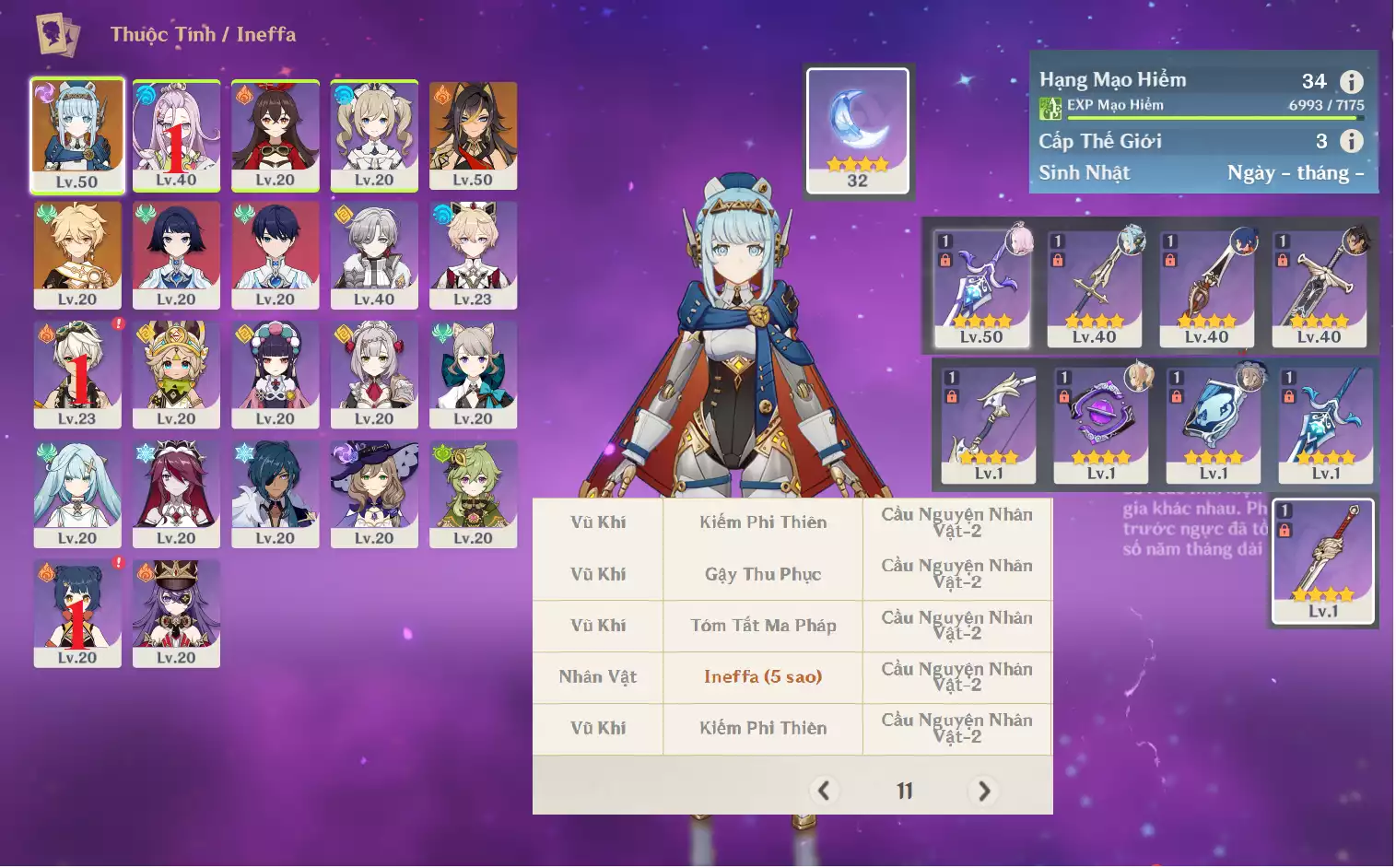Select the Lv.50 dark-haired Pyro character
Image resolution: width=1396 pixels, height=868 pixels.
click(473, 135)
